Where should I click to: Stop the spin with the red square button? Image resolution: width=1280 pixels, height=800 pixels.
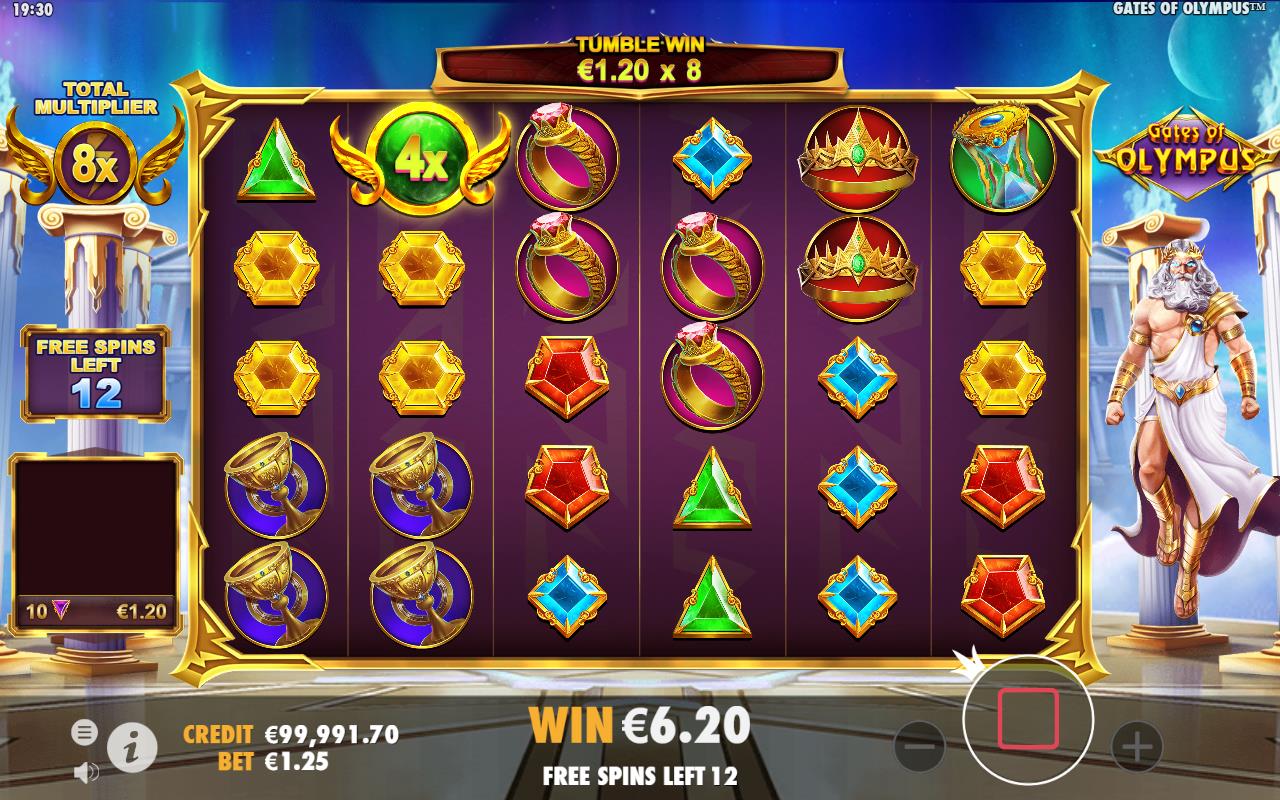point(1027,718)
